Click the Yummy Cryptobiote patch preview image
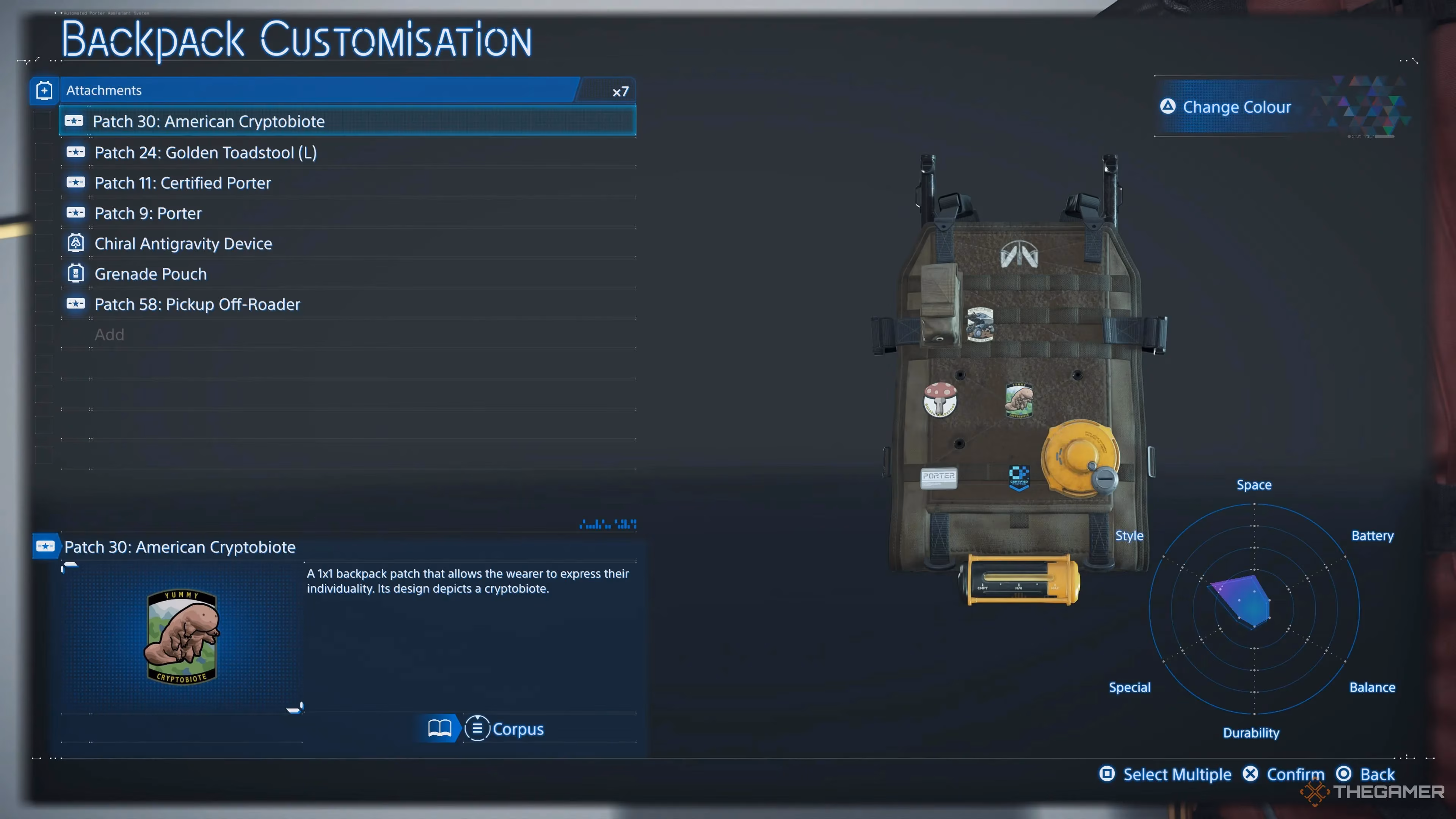The height and width of the screenshot is (819, 1456). [182, 637]
